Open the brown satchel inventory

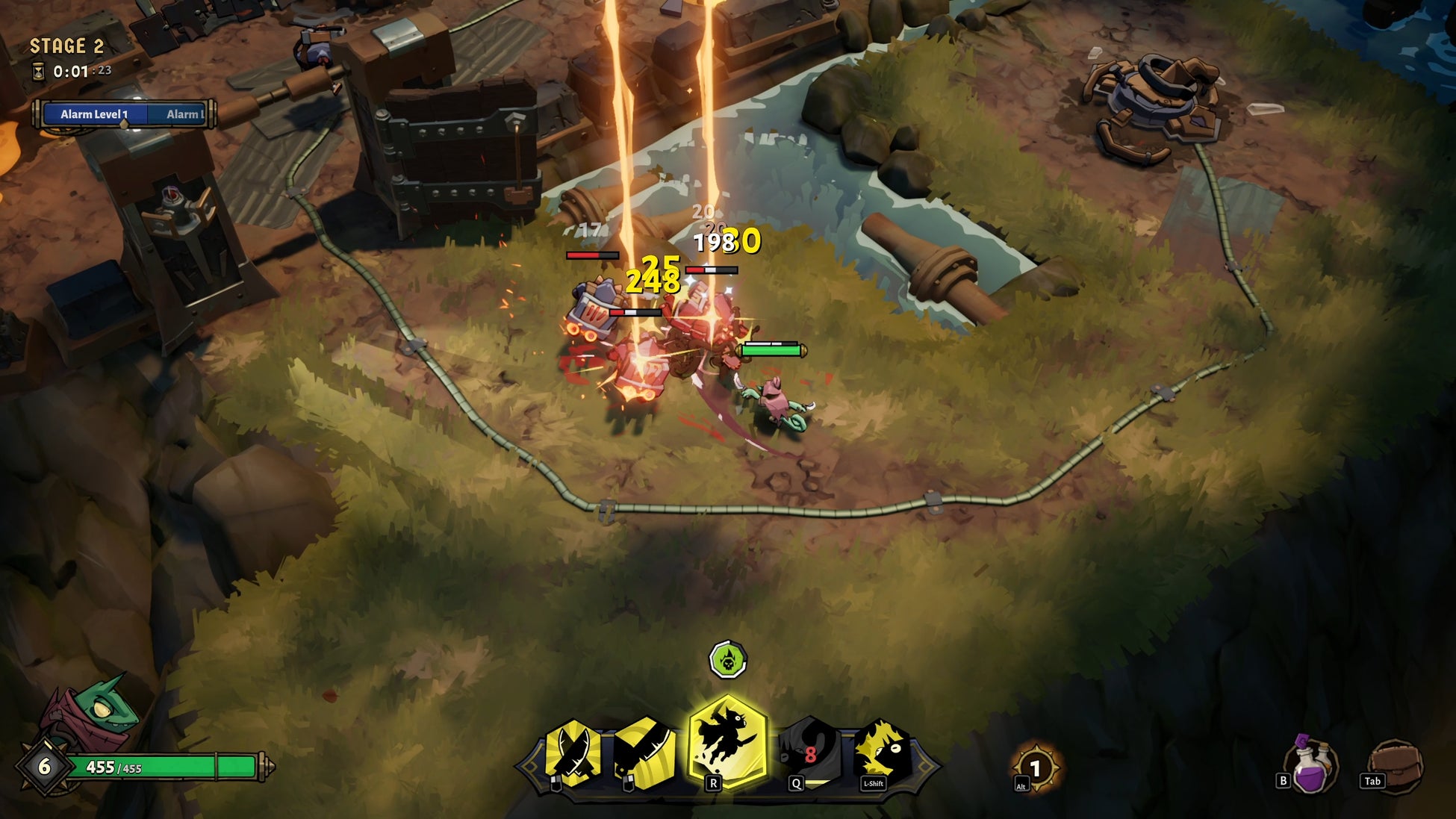1395,765
